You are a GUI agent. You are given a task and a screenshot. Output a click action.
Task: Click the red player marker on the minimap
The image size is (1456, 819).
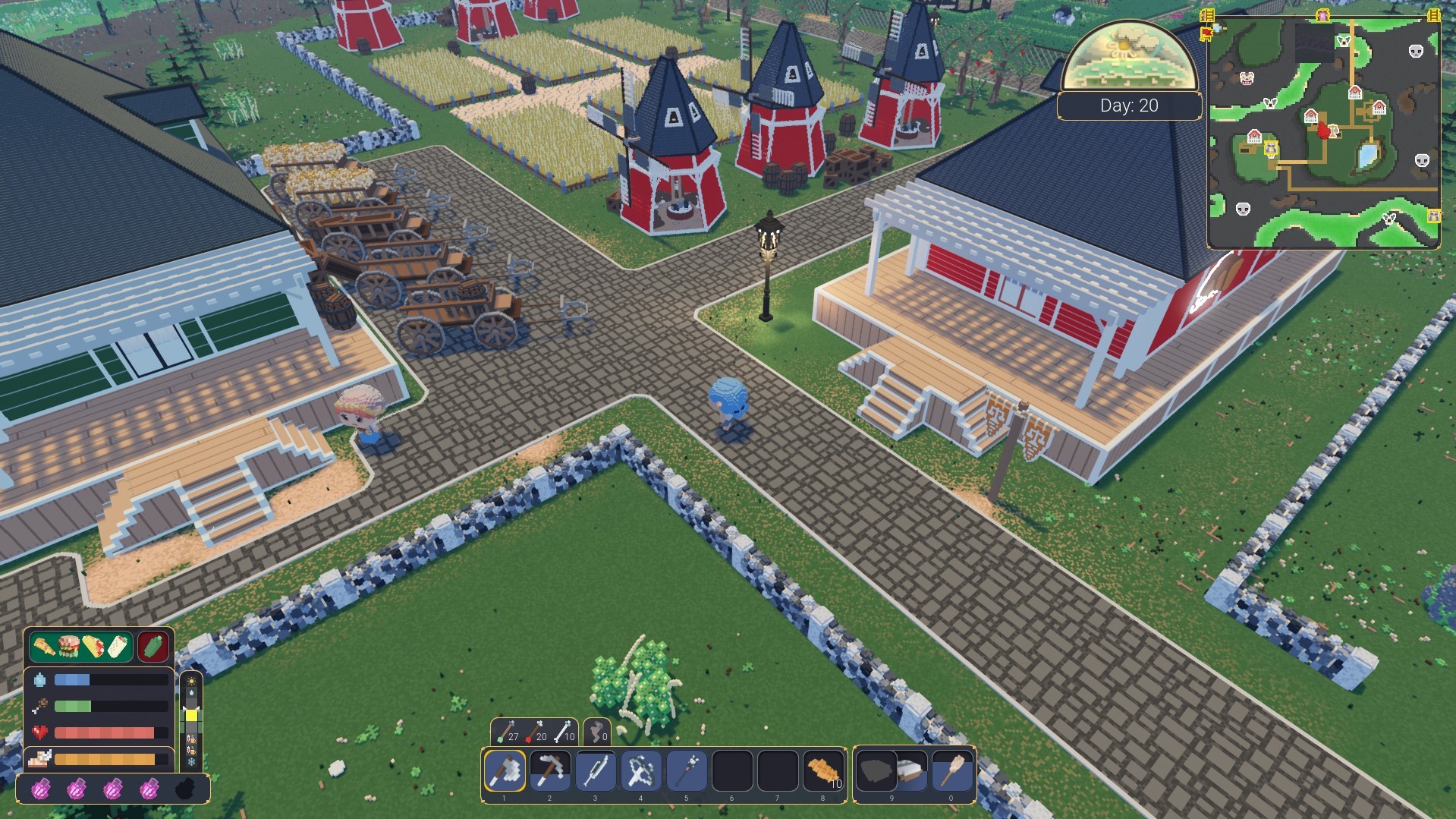tap(1325, 131)
